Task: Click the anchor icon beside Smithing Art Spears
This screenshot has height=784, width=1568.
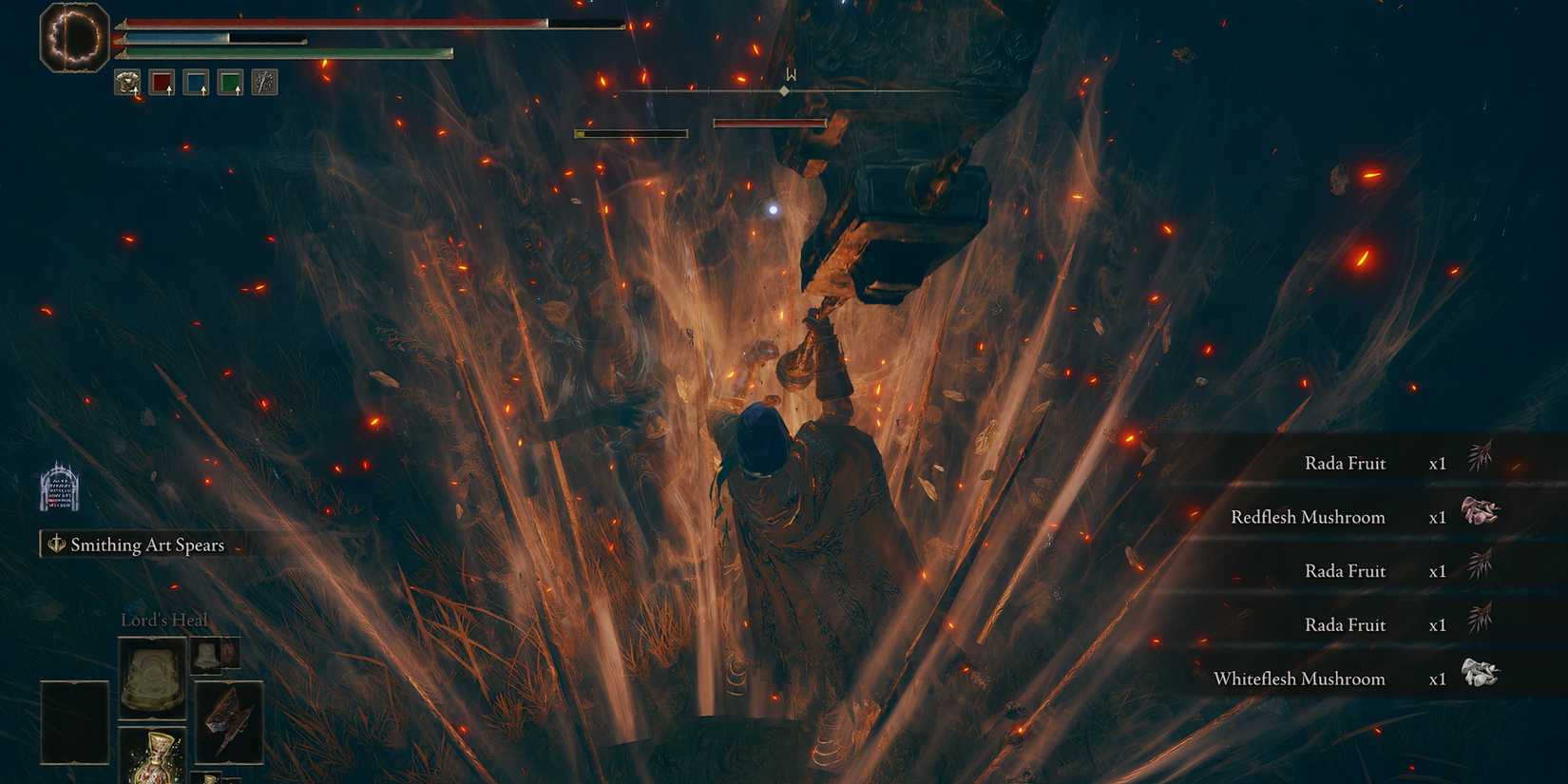Action: click(55, 544)
